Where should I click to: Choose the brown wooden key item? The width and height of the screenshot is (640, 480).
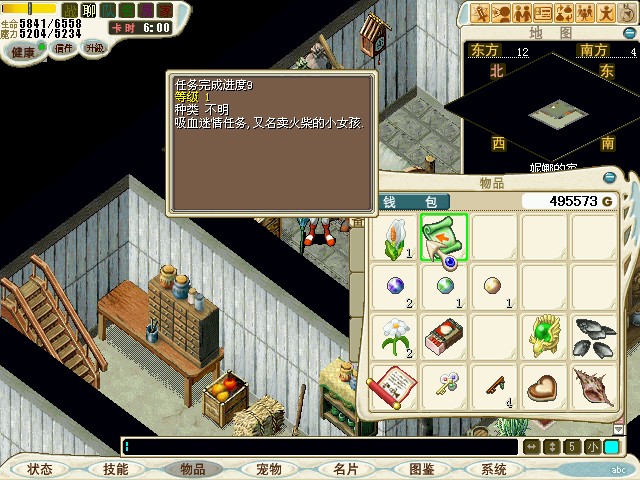pyautogui.click(x=492, y=386)
